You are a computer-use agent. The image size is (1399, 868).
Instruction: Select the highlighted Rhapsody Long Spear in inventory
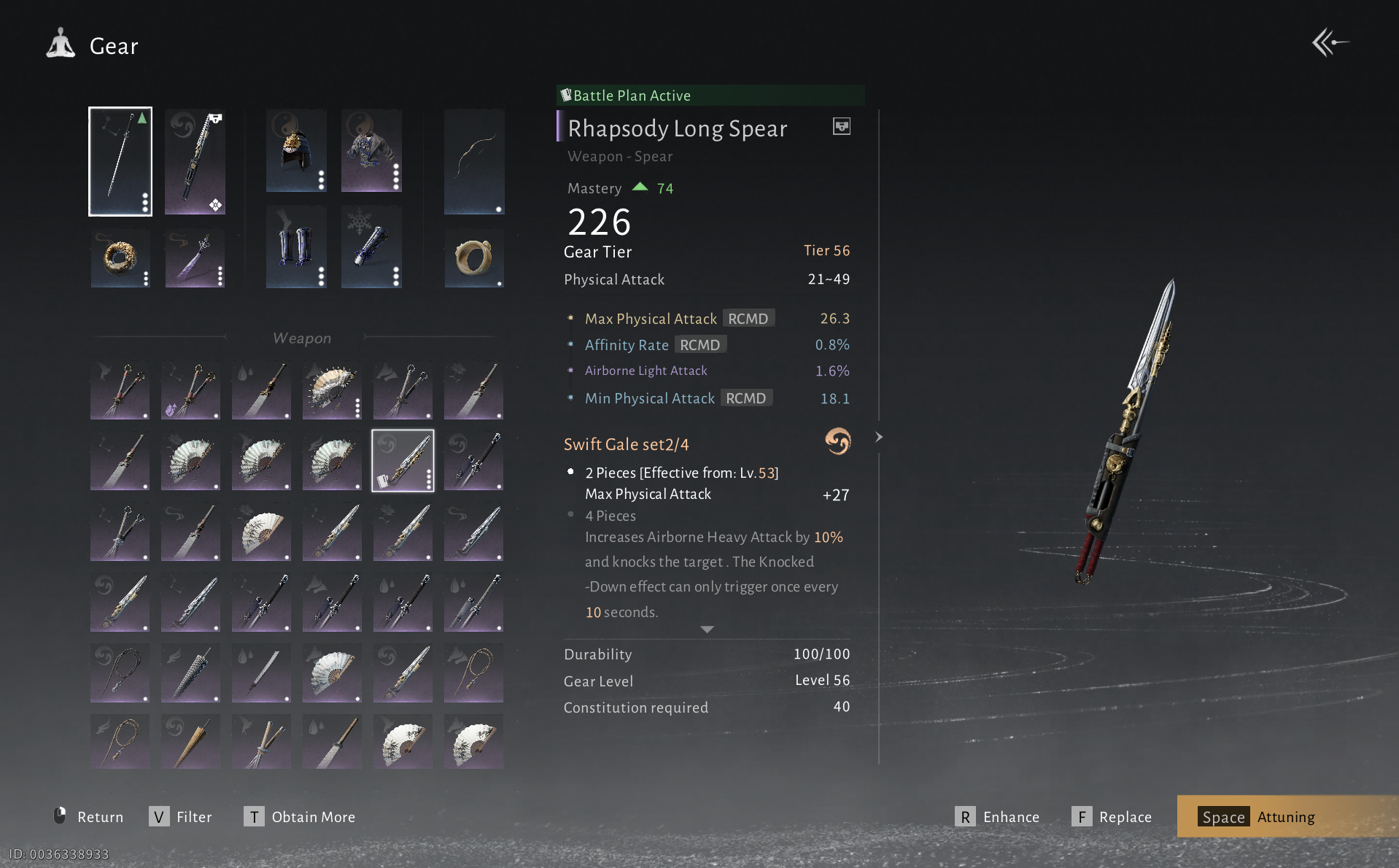point(403,460)
